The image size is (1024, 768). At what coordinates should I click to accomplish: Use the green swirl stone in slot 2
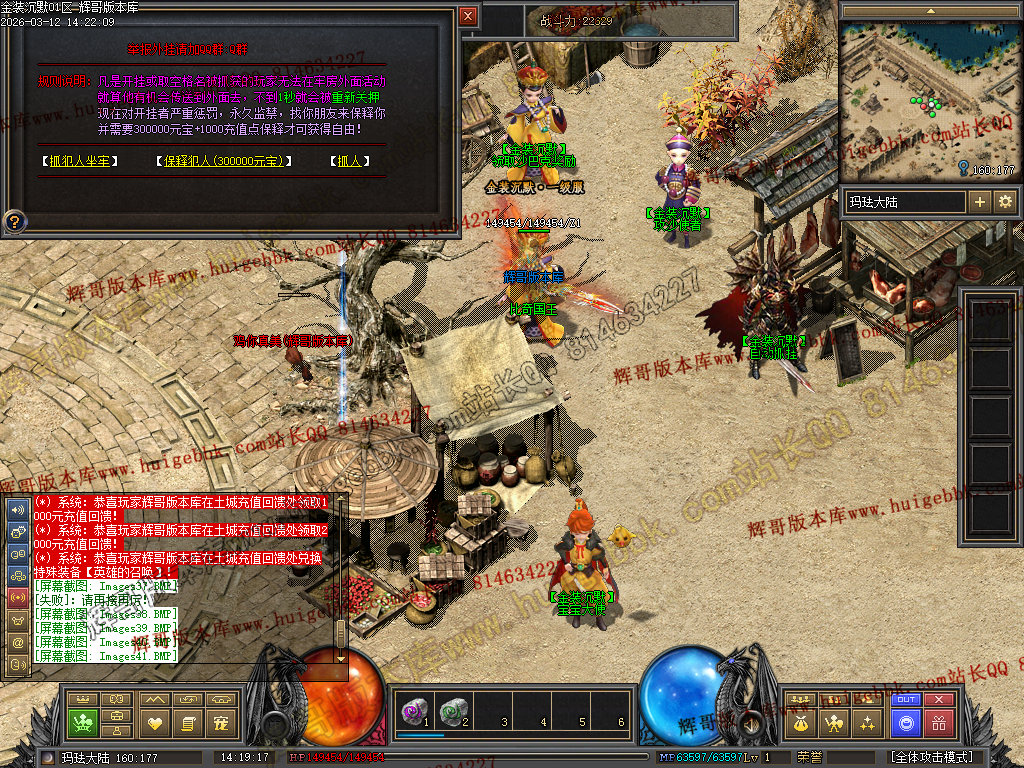point(453,711)
